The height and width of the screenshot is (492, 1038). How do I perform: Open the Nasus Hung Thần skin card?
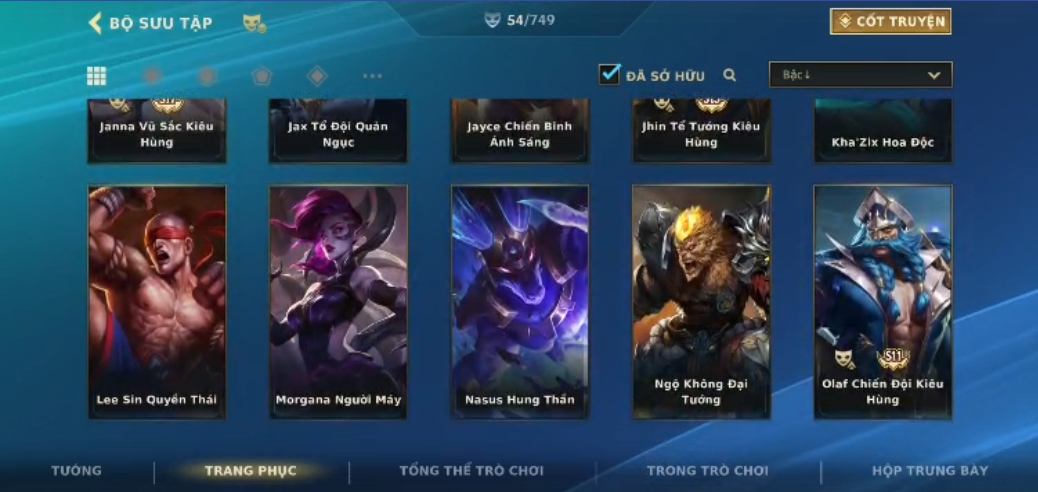(x=520, y=301)
